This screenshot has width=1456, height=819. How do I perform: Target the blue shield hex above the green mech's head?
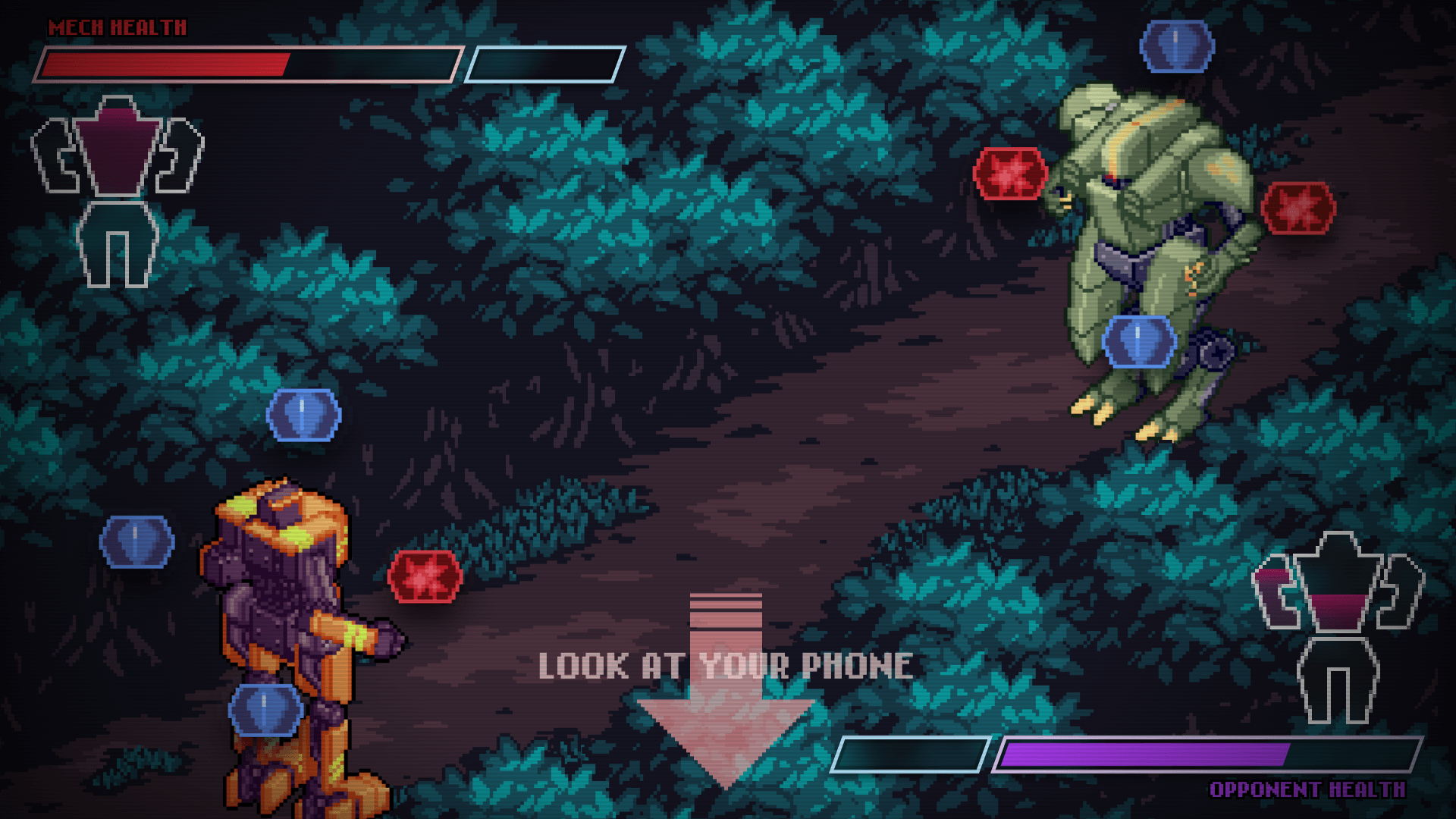click(1176, 46)
